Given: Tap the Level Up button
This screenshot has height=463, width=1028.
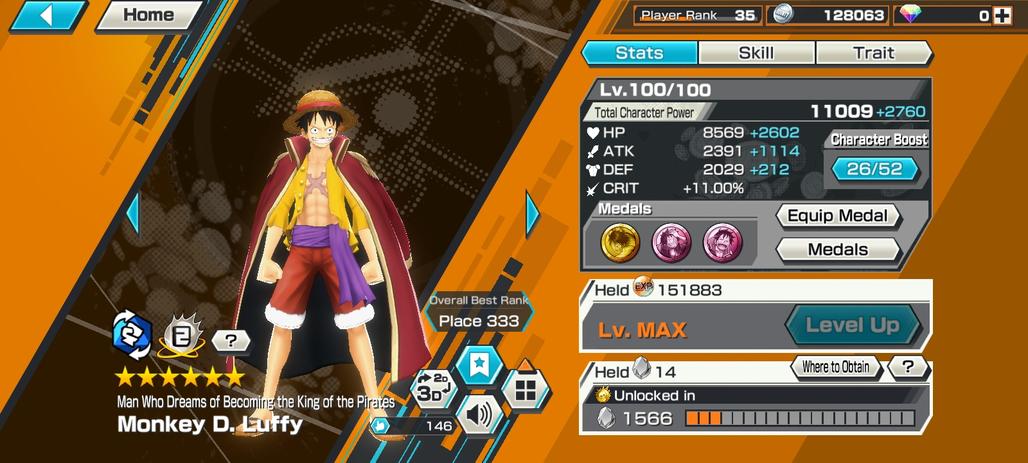Looking at the screenshot, I should click(x=852, y=325).
